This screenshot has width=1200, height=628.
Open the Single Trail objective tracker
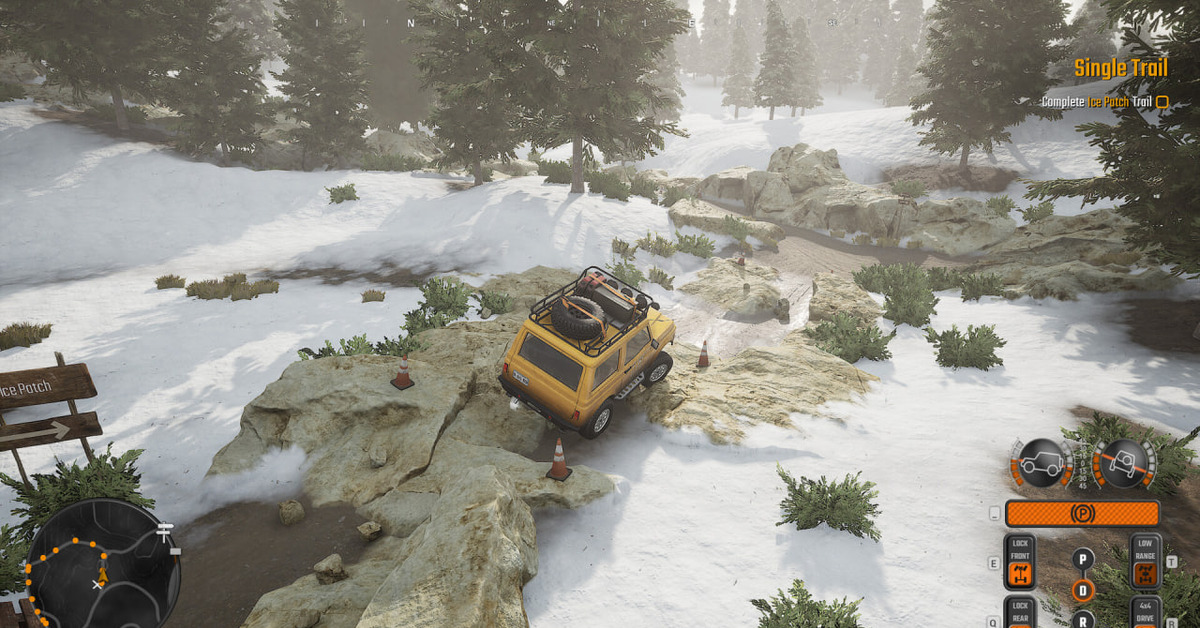(x=1120, y=68)
